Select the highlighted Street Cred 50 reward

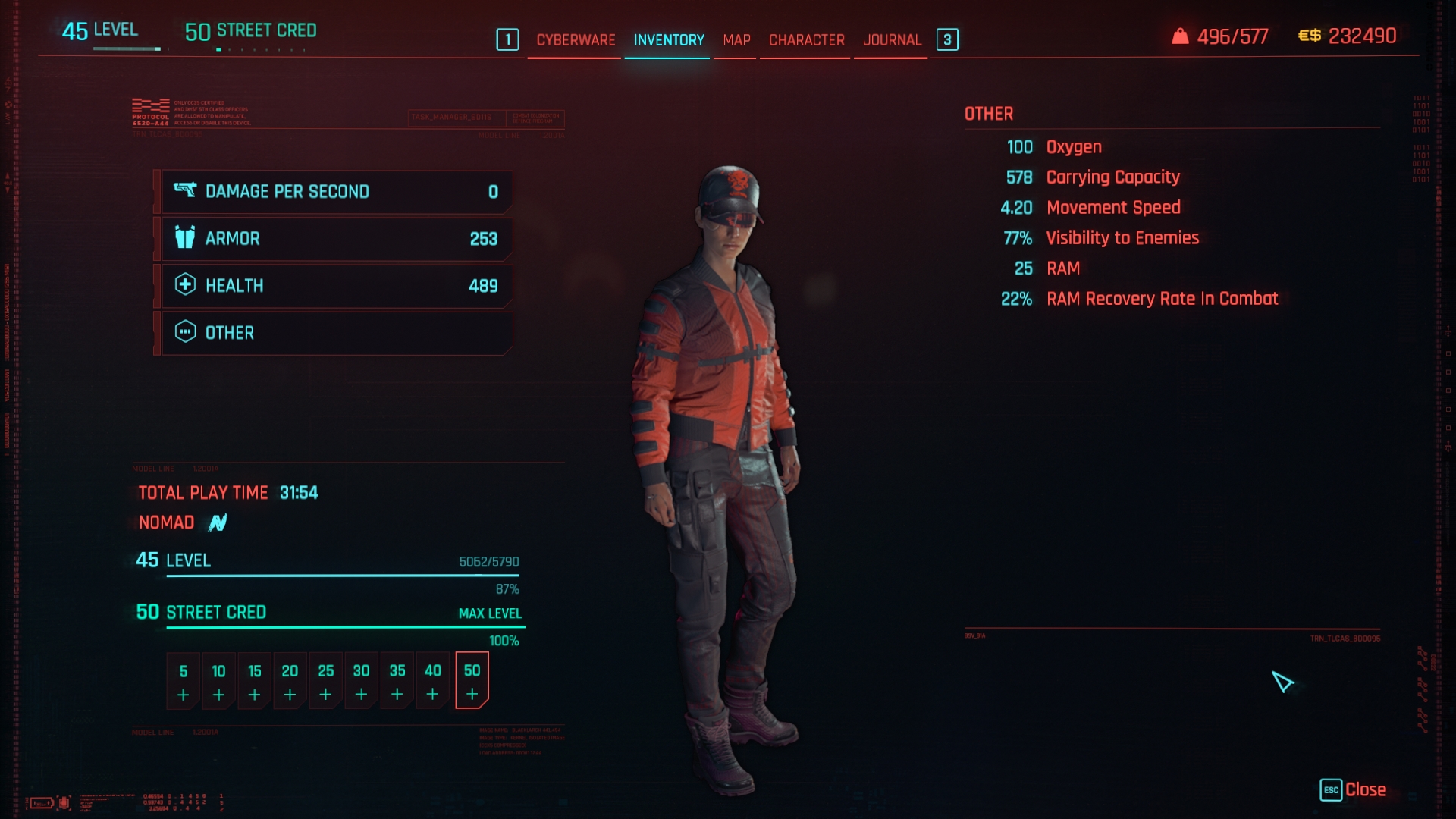click(x=472, y=681)
